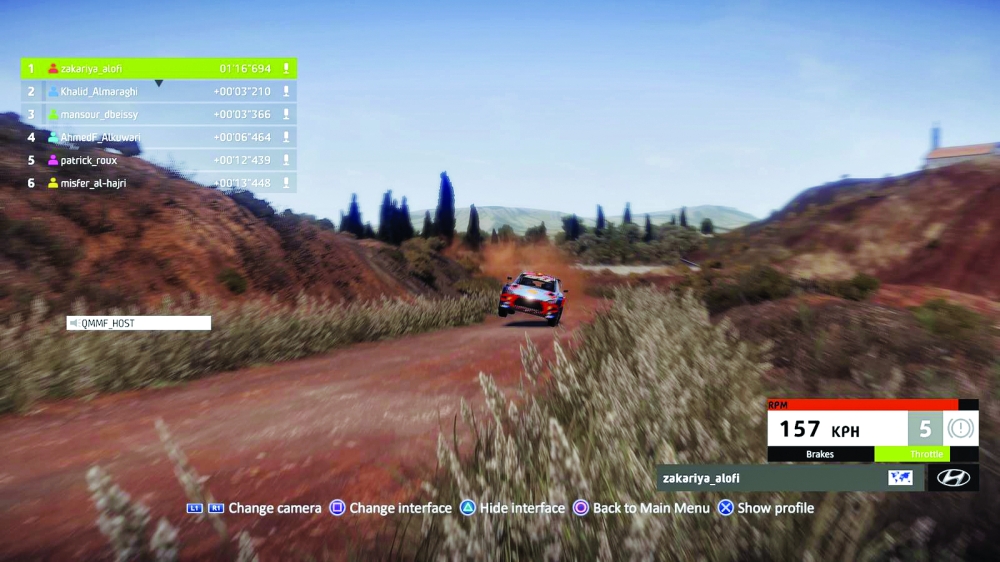
Task: Click the QMMF_HOST voice chat label
Action: pyautogui.click(x=139, y=323)
